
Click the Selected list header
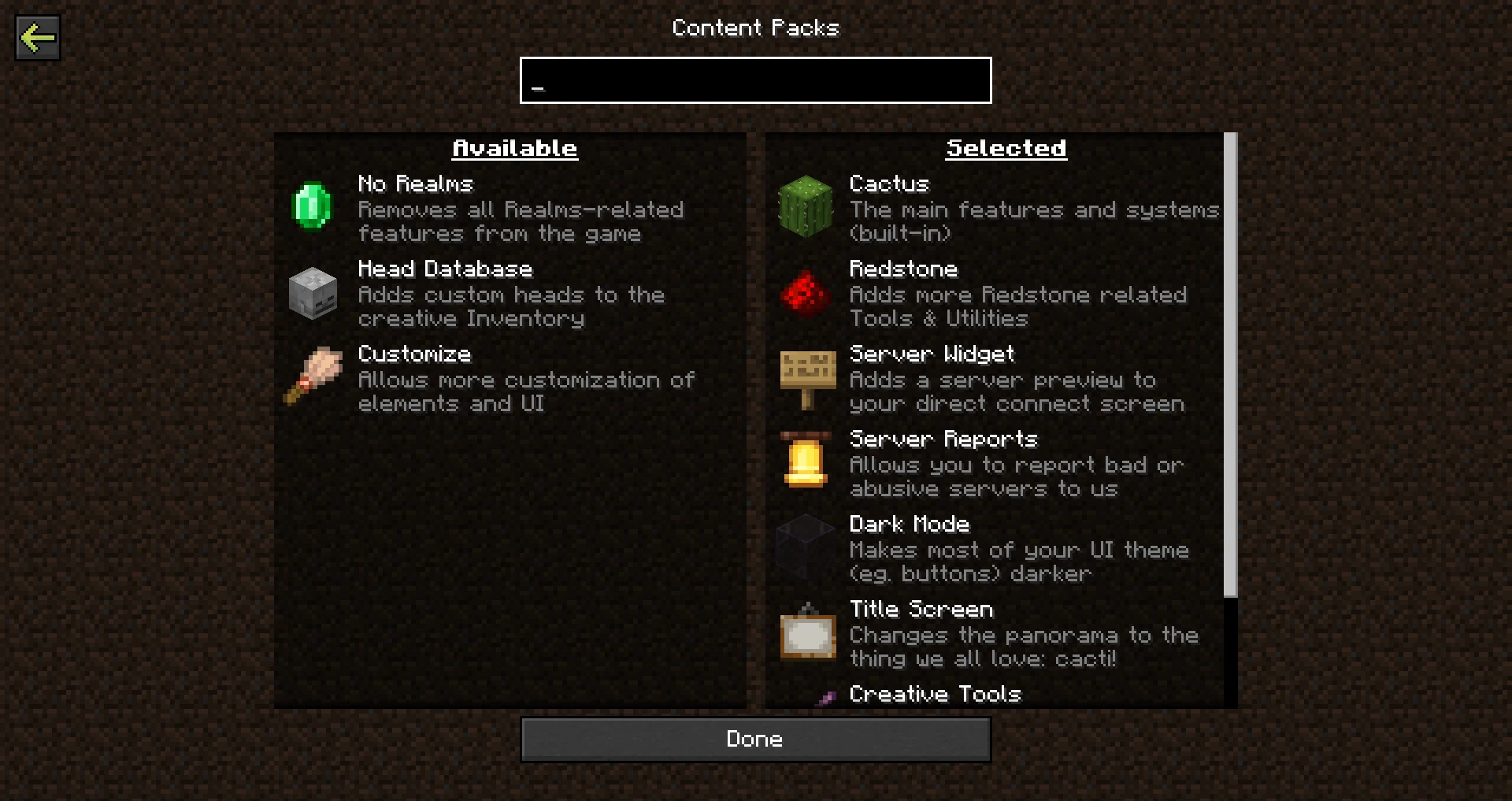coord(1006,147)
